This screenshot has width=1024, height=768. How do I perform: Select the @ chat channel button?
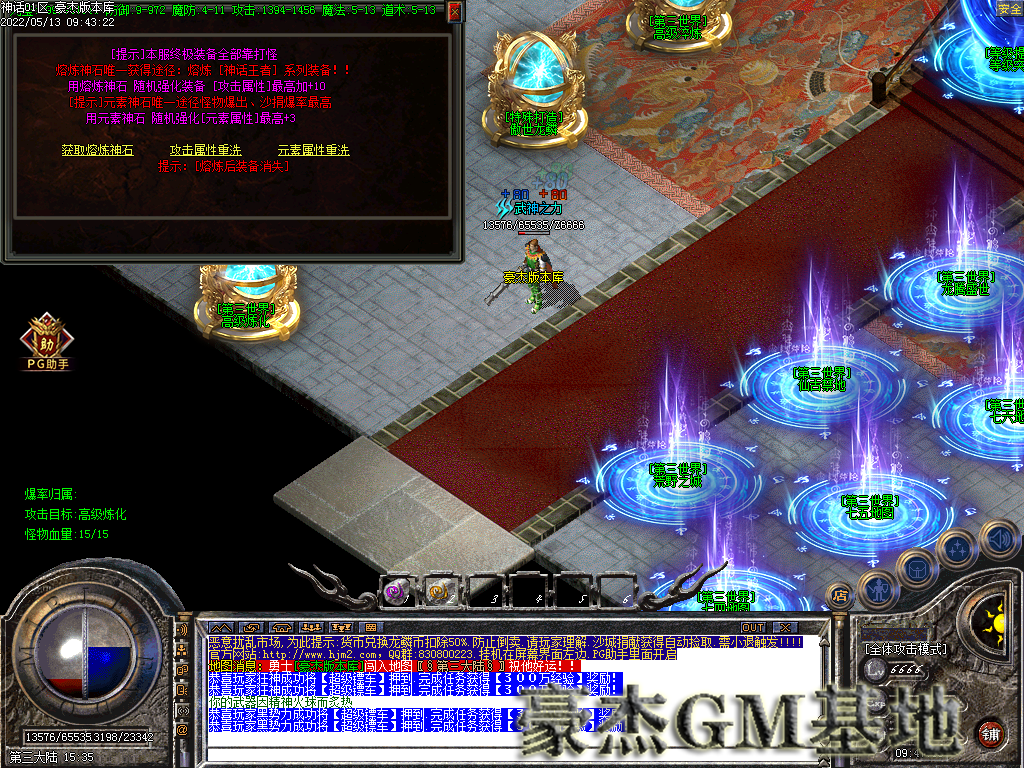coord(182,730)
